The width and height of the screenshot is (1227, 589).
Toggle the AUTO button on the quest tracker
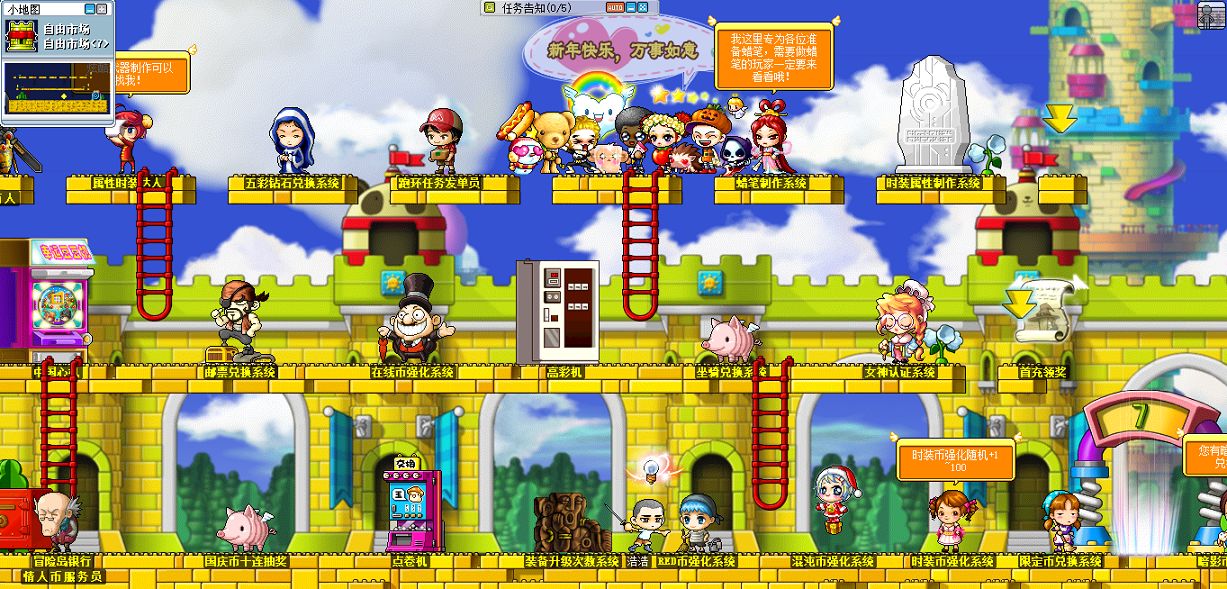point(615,7)
